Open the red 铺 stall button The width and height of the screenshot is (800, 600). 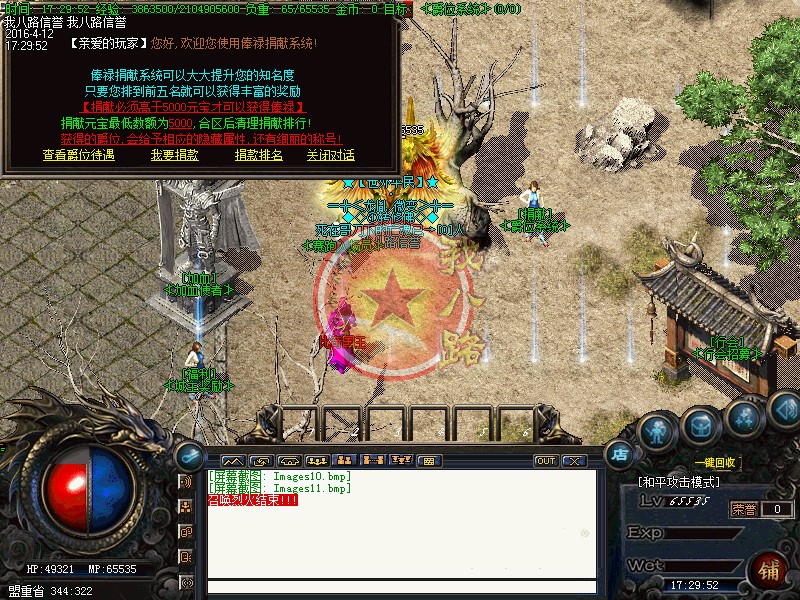coord(769,571)
